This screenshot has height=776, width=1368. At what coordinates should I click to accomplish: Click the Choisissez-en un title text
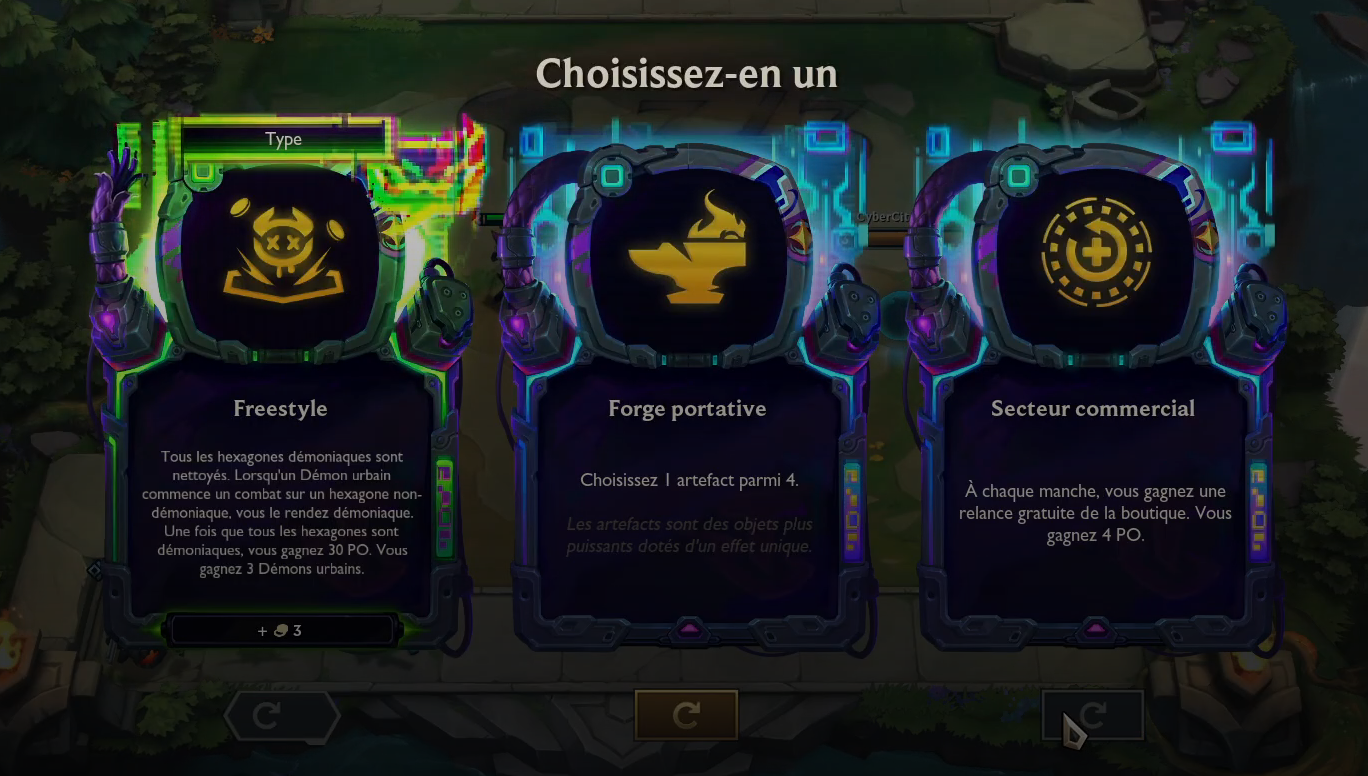[687, 73]
